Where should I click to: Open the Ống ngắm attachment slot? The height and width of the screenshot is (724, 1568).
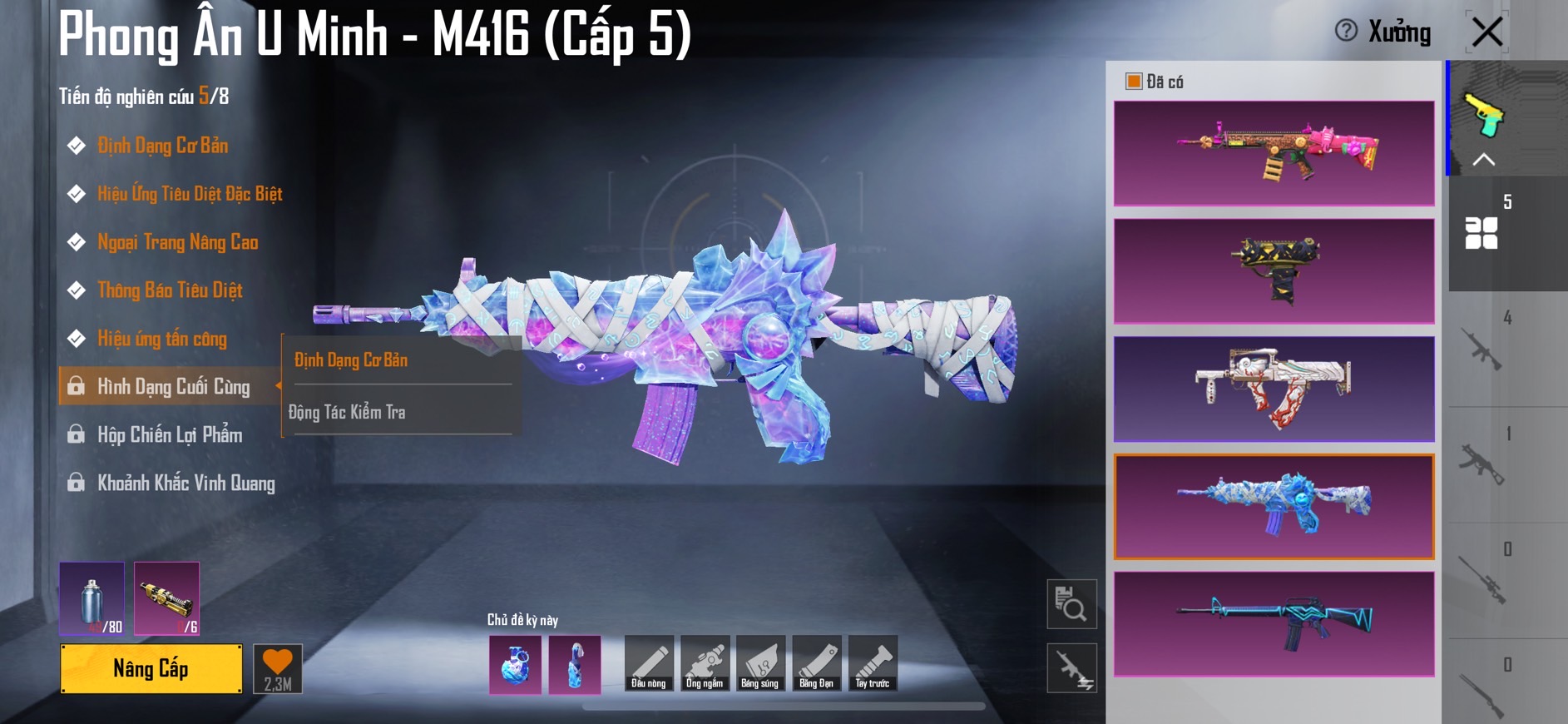(705, 663)
